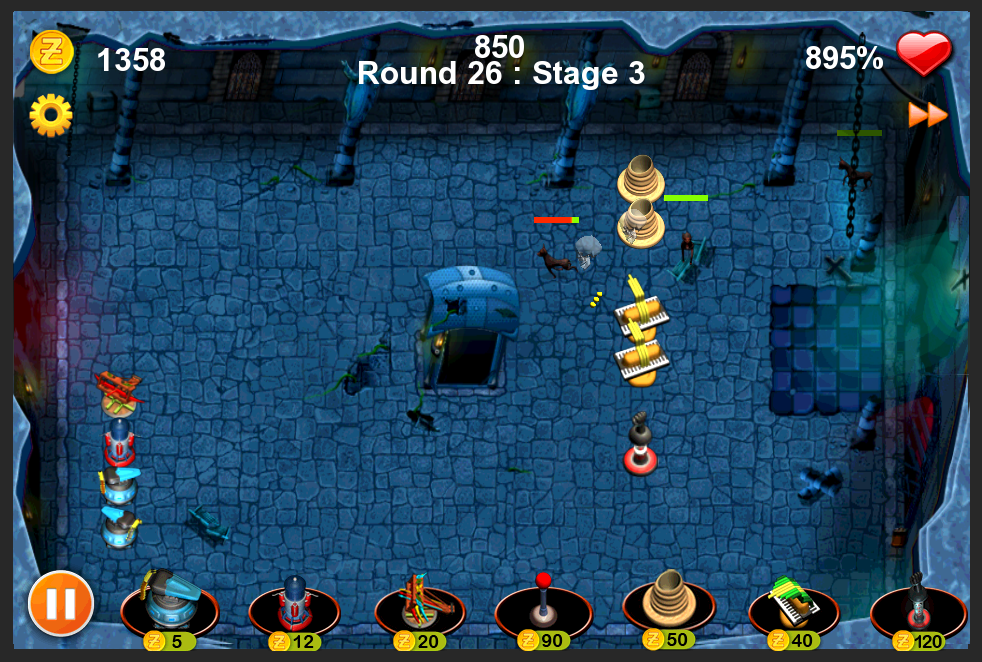Pause the game with the orange button
The height and width of the screenshot is (662, 982).
[61, 603]
